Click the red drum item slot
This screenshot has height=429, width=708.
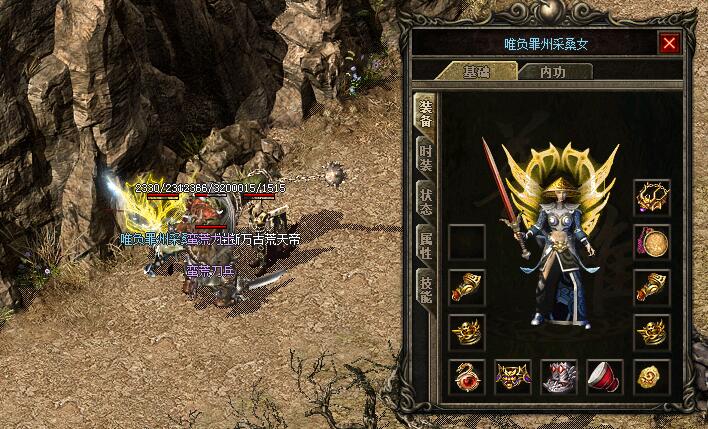(605, 377)
